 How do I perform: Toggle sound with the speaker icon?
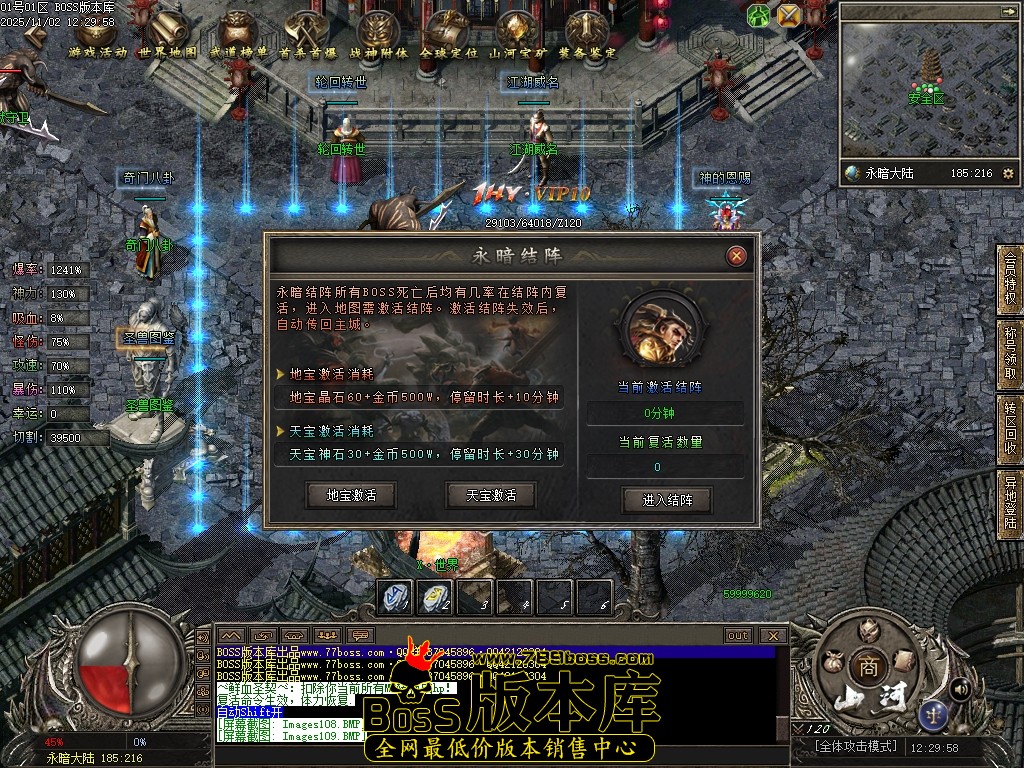960,688
